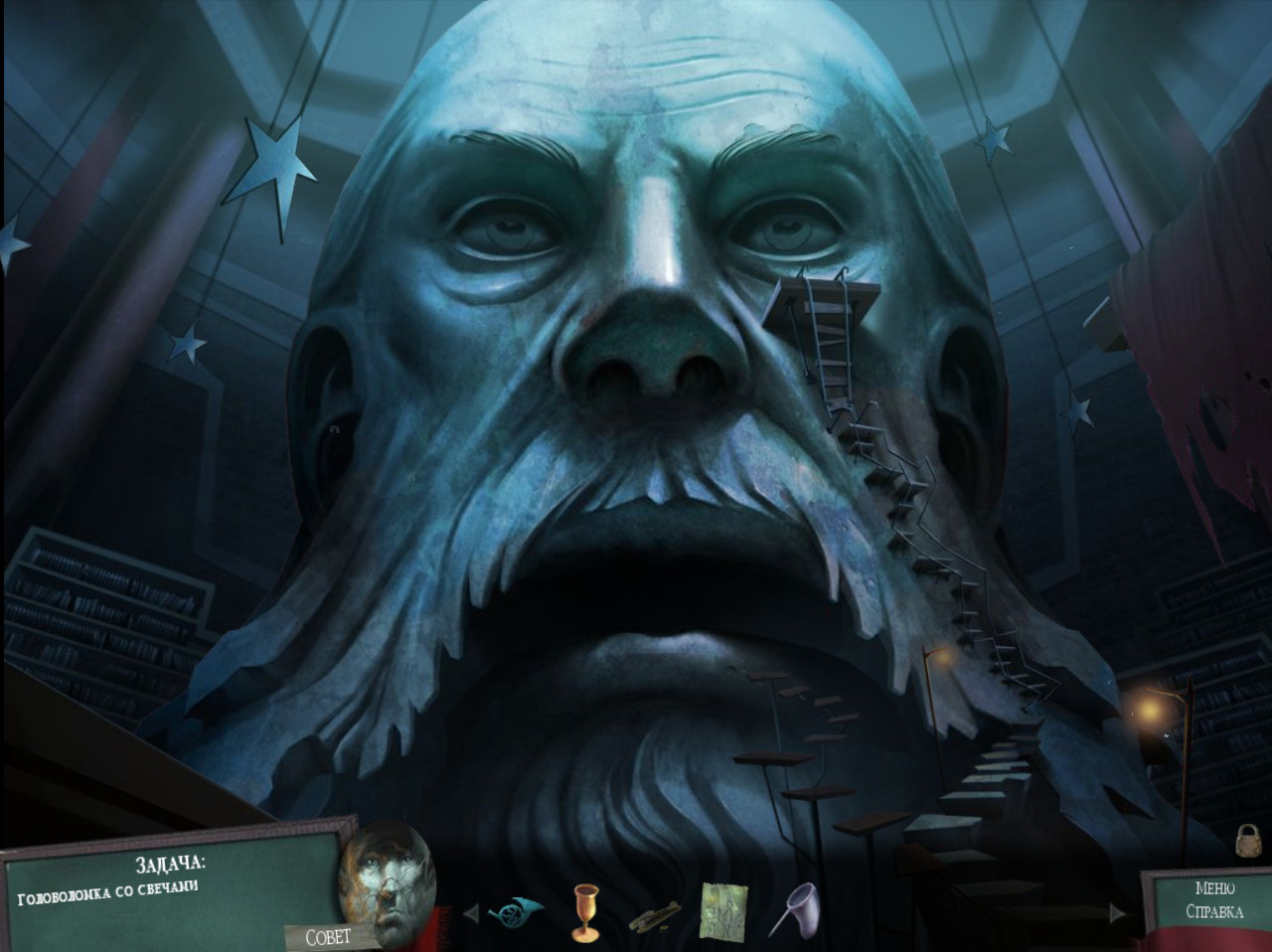1272x952 pixels.
Task: Open the Меню option
Action: tap(1214, 888)
